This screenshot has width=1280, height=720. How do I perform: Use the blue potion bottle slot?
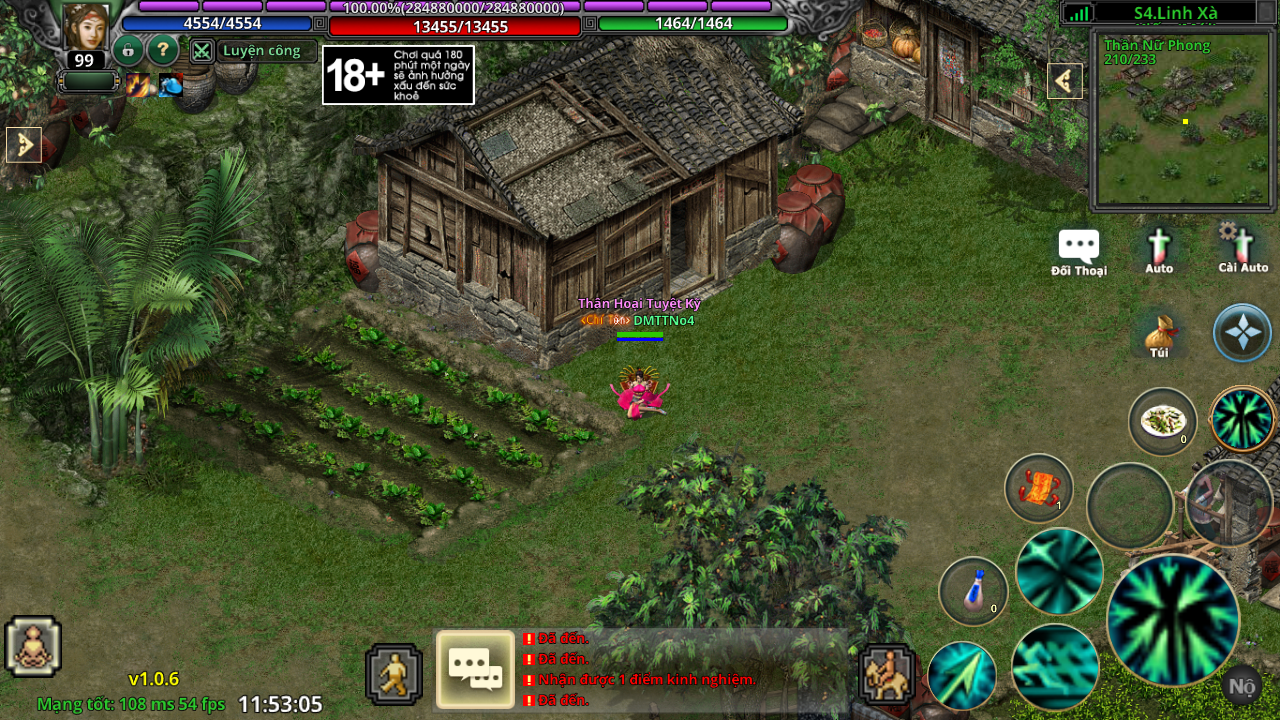tap(973, 591)
